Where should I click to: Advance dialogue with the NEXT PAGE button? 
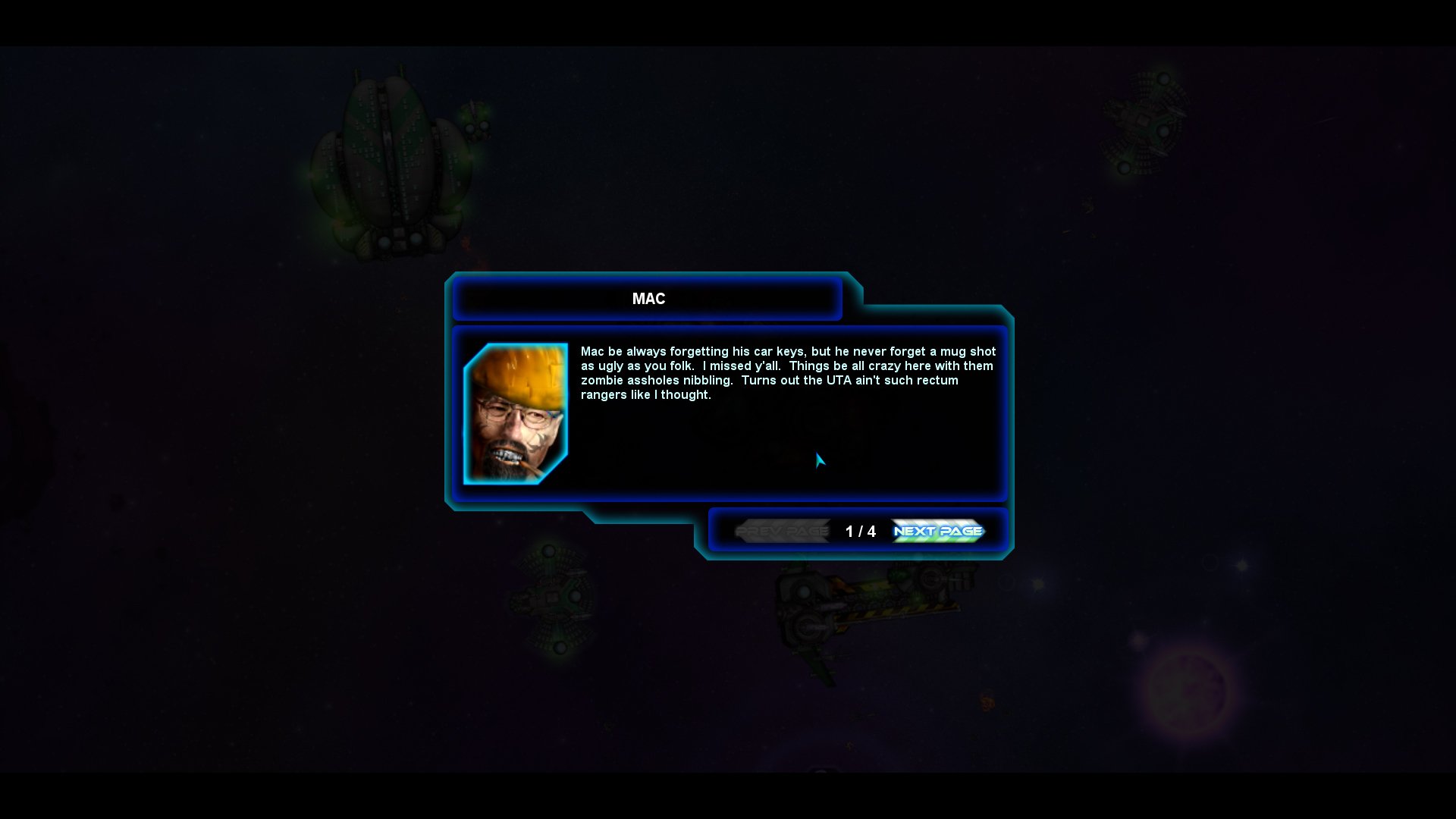[937, 532]
